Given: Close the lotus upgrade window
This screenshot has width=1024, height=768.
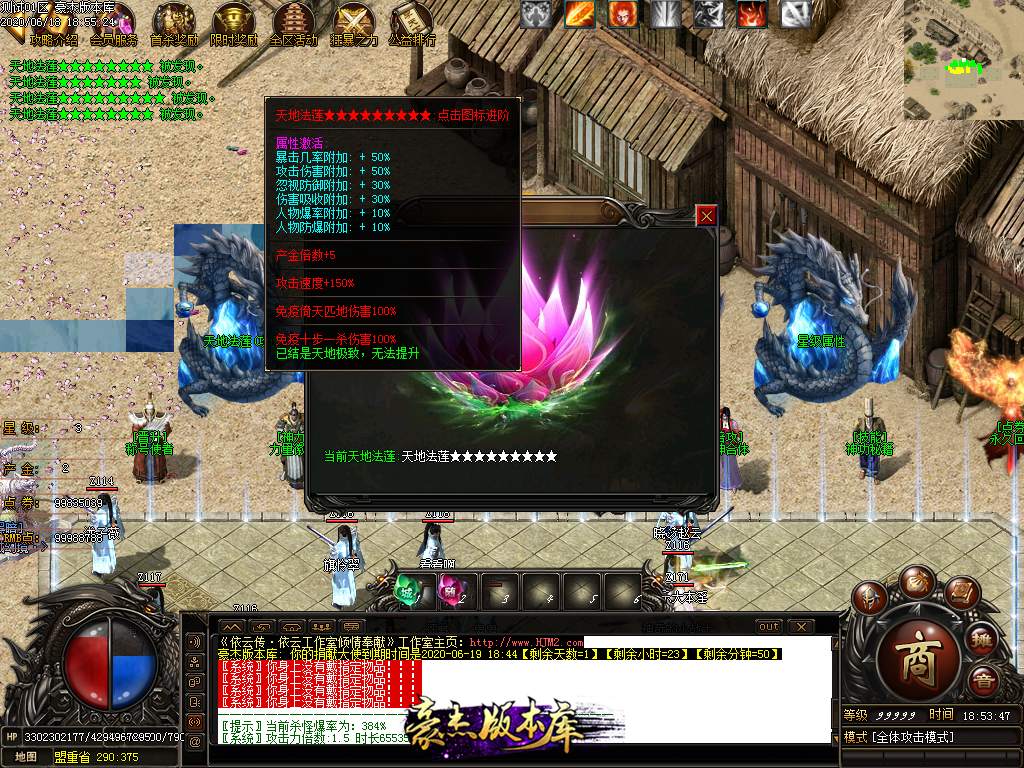Looking at the screenshot, I should pyautogui.click(x=707, y=215).
